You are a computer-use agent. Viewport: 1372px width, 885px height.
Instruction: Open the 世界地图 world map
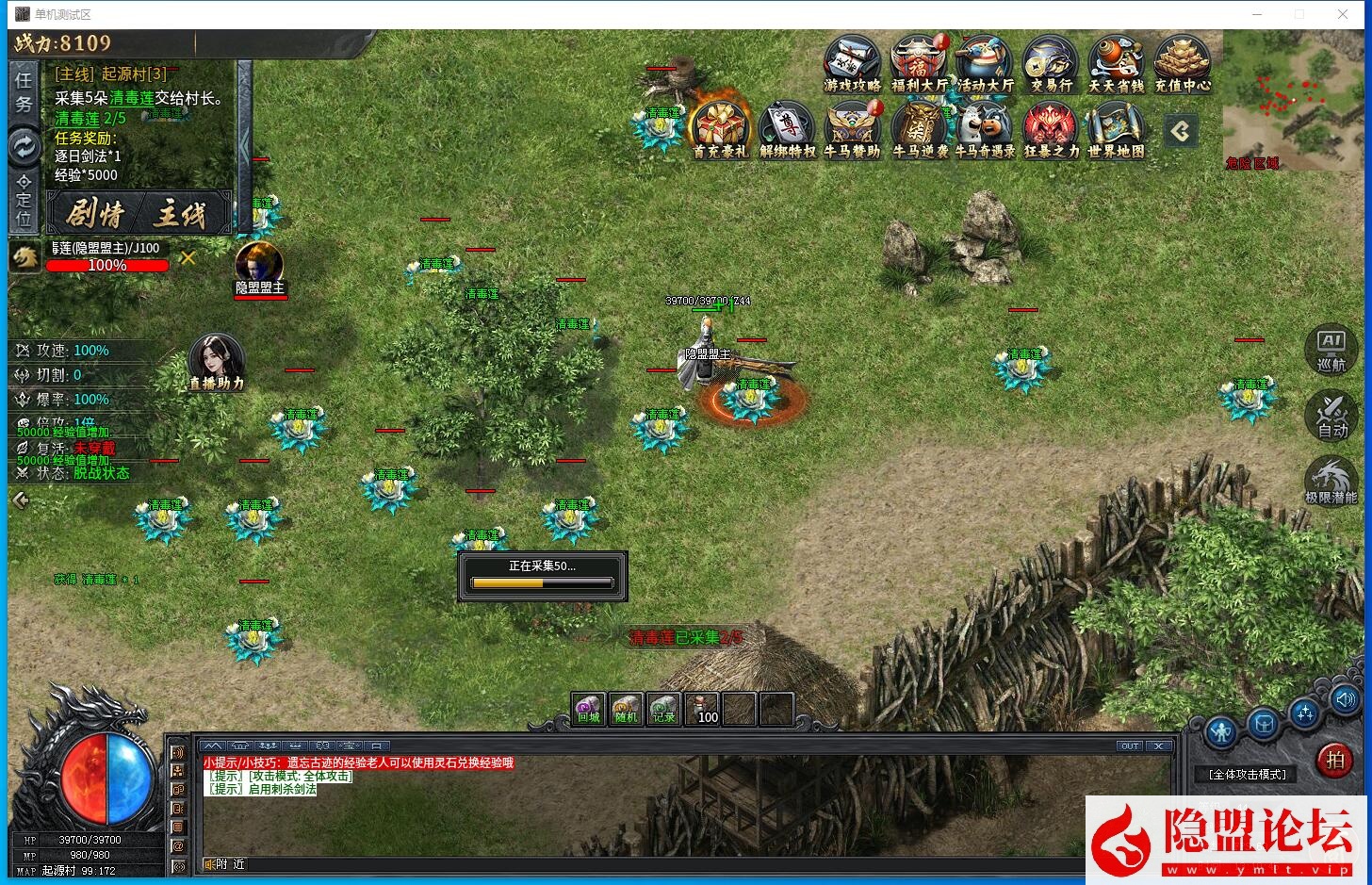click(1116, 128)
